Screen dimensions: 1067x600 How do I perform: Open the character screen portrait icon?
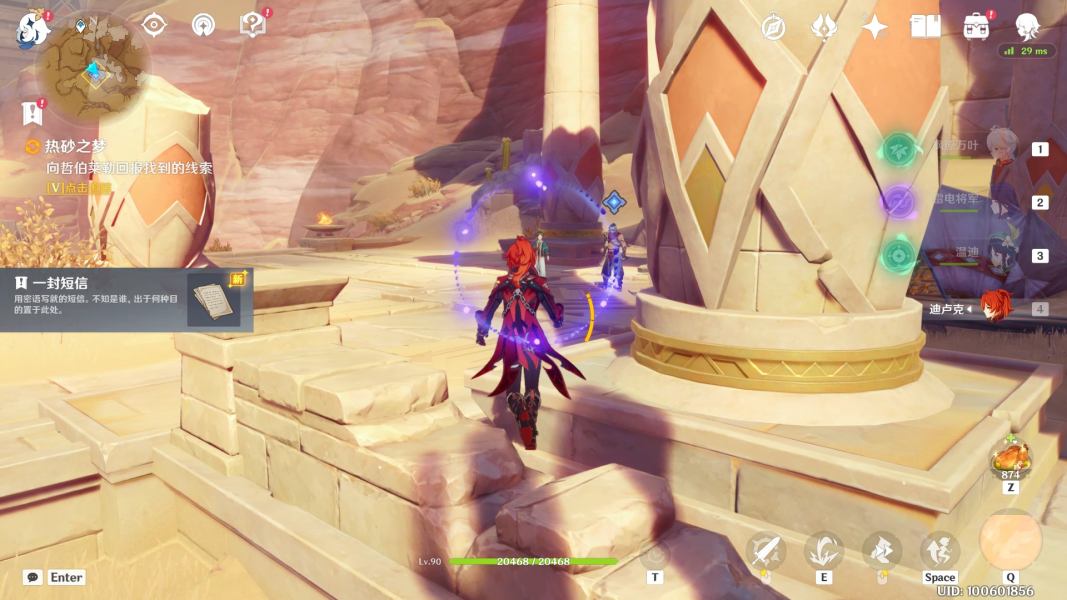point(1028,27)
